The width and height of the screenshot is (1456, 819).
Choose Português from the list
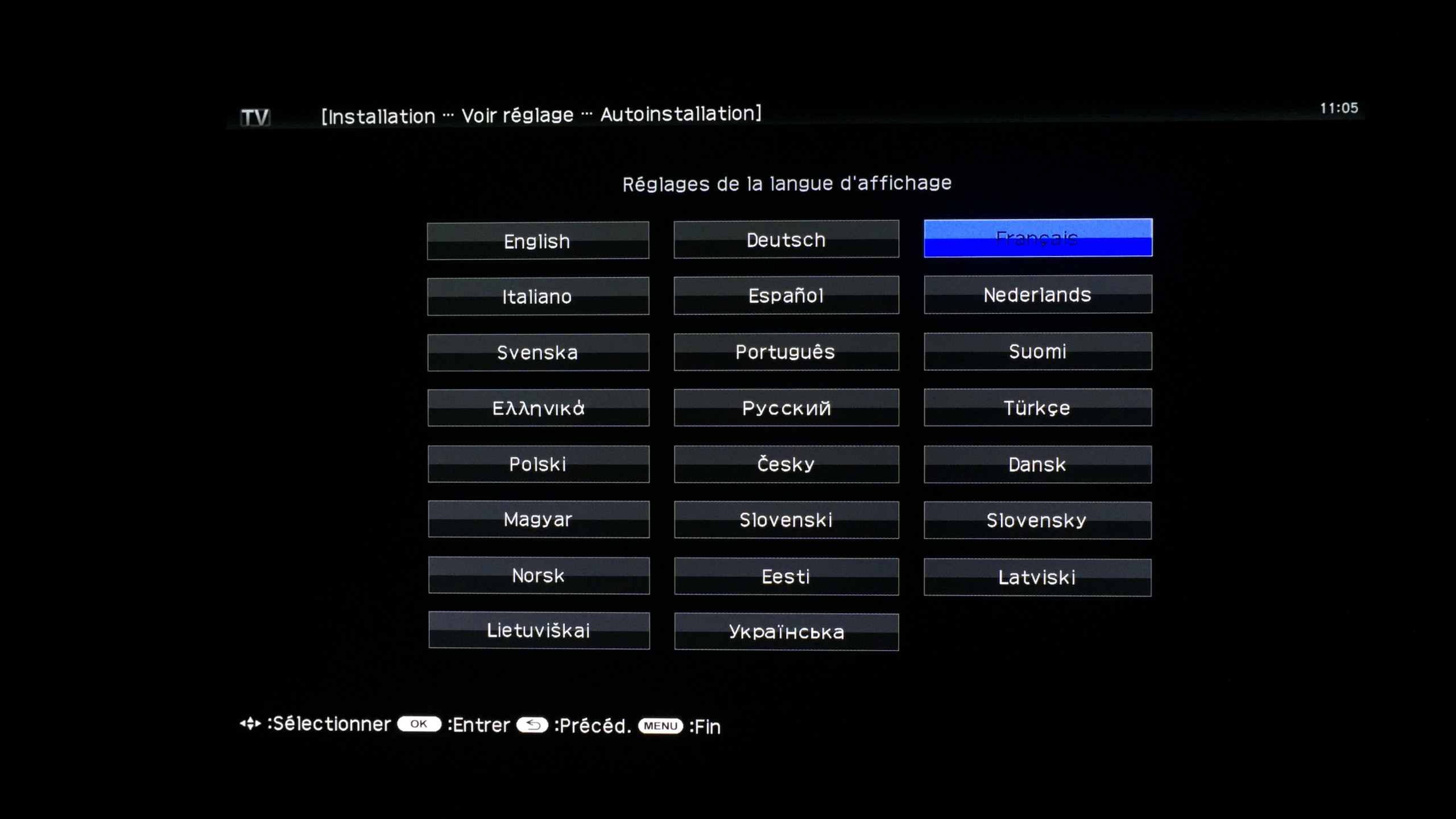pyautogui.click(x=785, y=351)
